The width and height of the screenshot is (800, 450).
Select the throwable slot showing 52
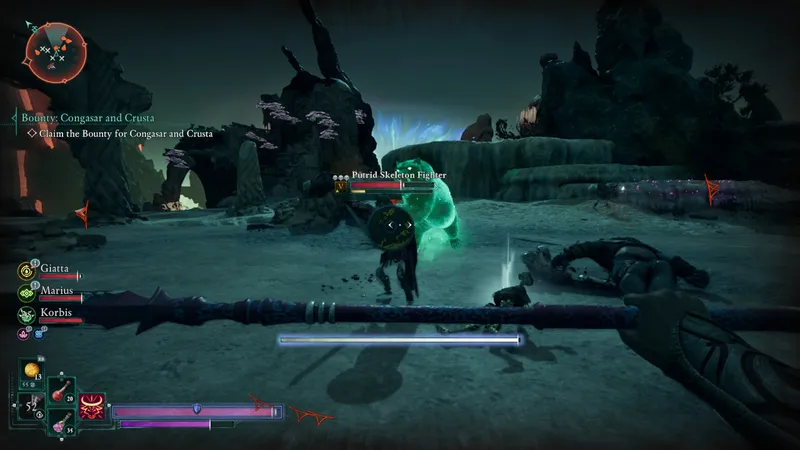pos(30,407)
